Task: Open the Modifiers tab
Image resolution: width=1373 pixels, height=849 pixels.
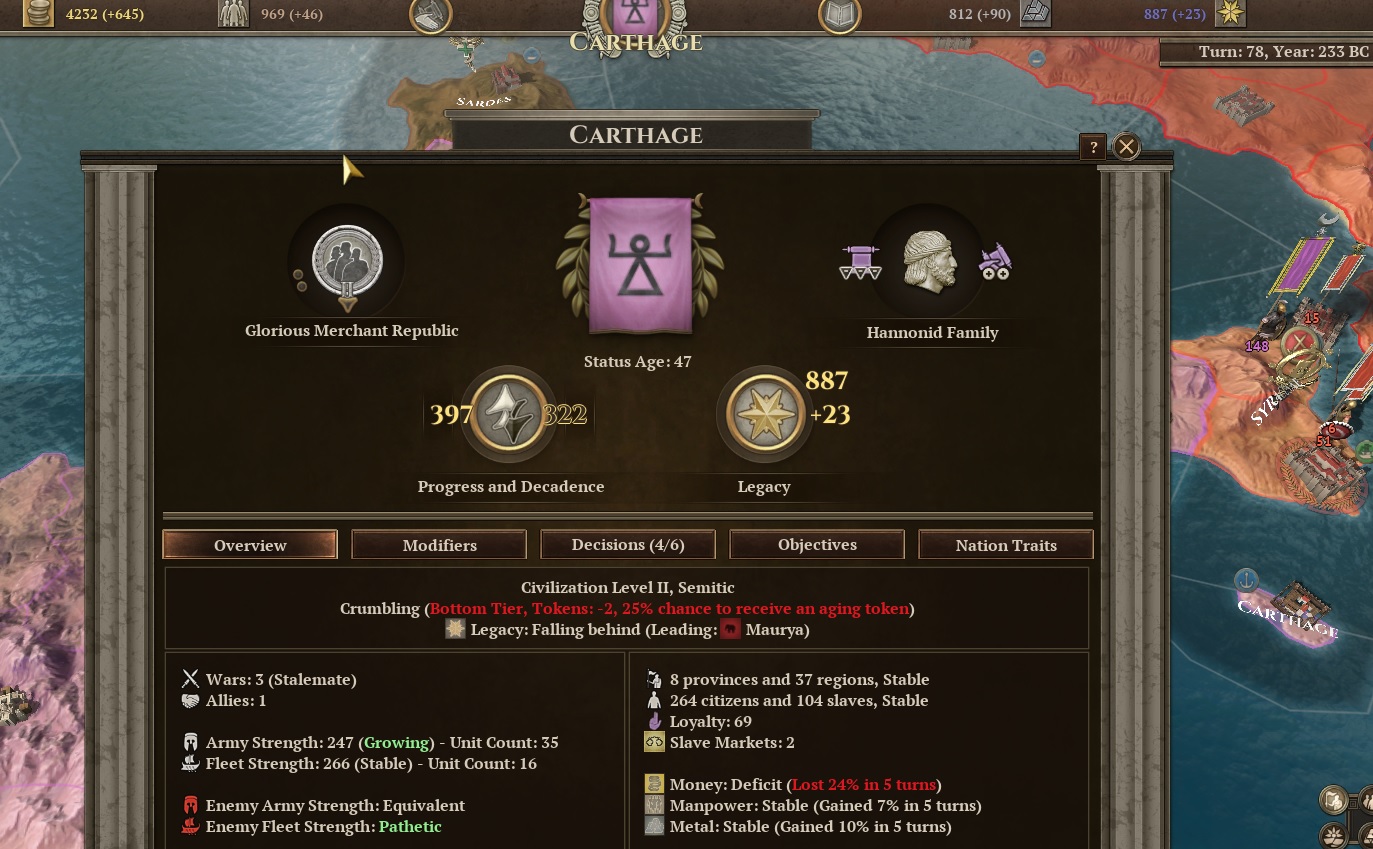Action: click(439, 545)
